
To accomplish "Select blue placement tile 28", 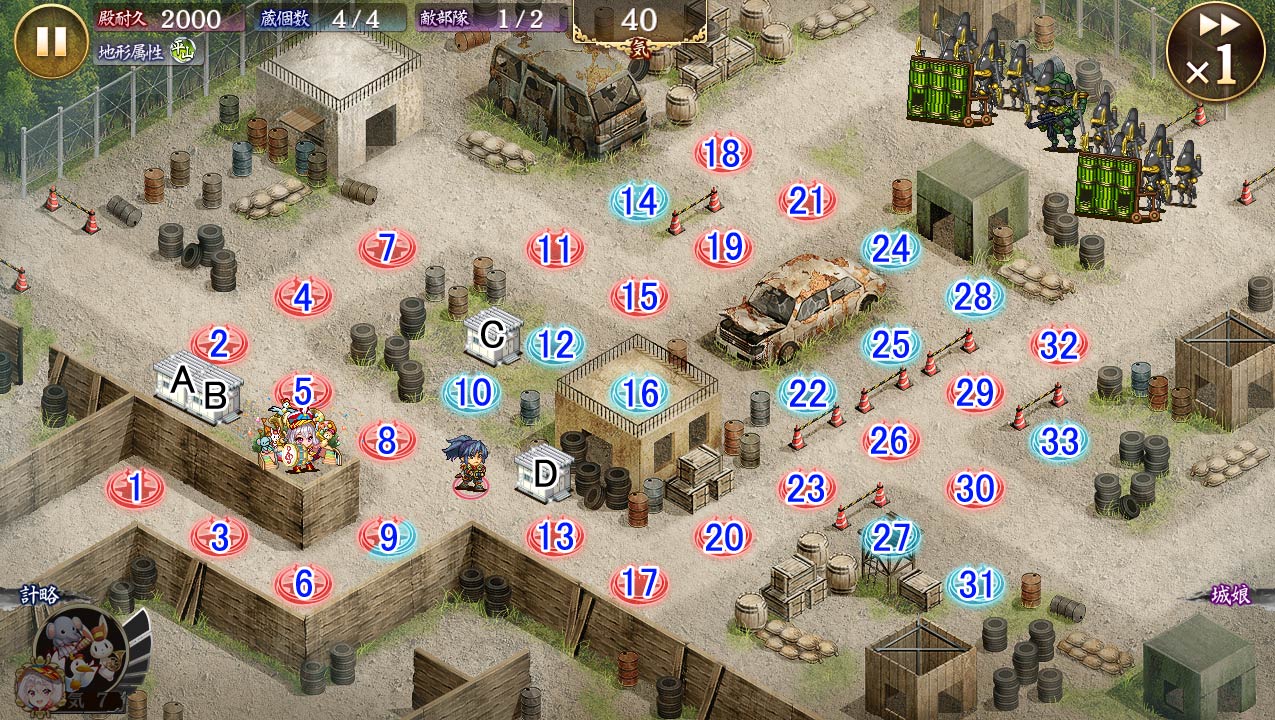I will click(974, 296).
